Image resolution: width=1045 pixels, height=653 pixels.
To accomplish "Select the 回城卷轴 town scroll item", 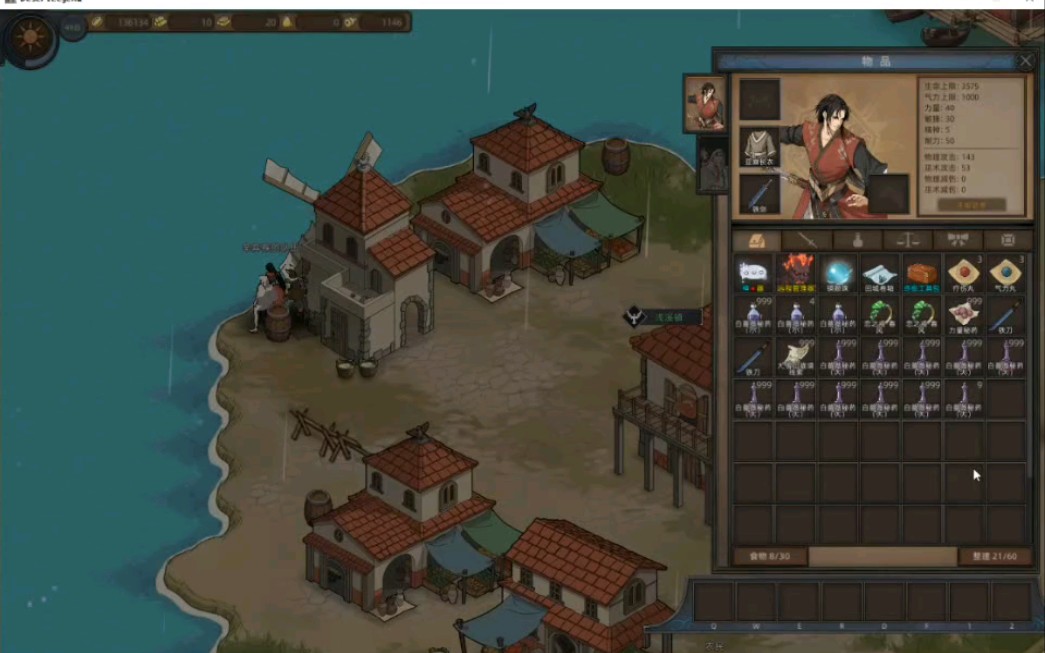I will pos(880,274).
